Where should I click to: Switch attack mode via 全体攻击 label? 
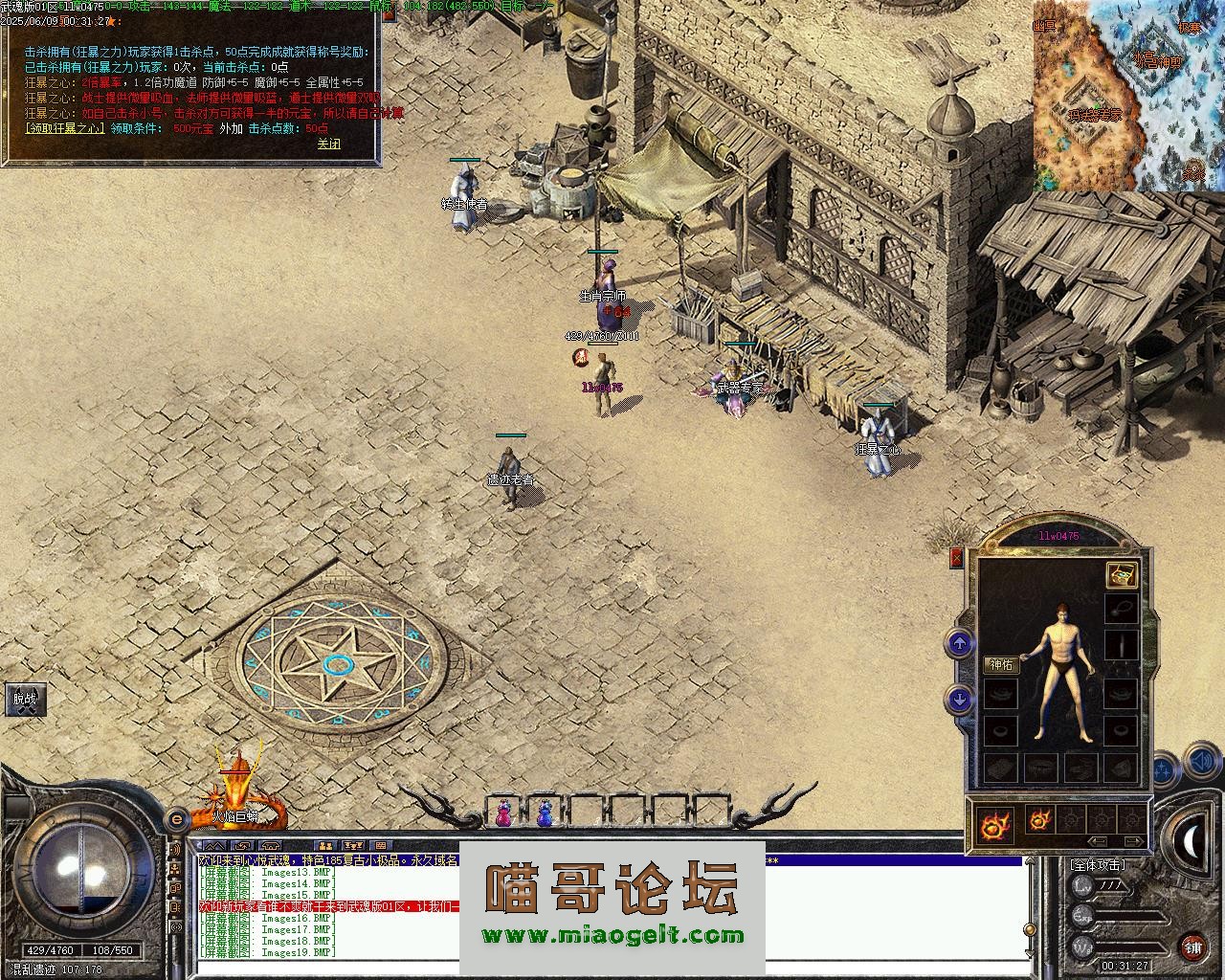tap(1097, 864)
